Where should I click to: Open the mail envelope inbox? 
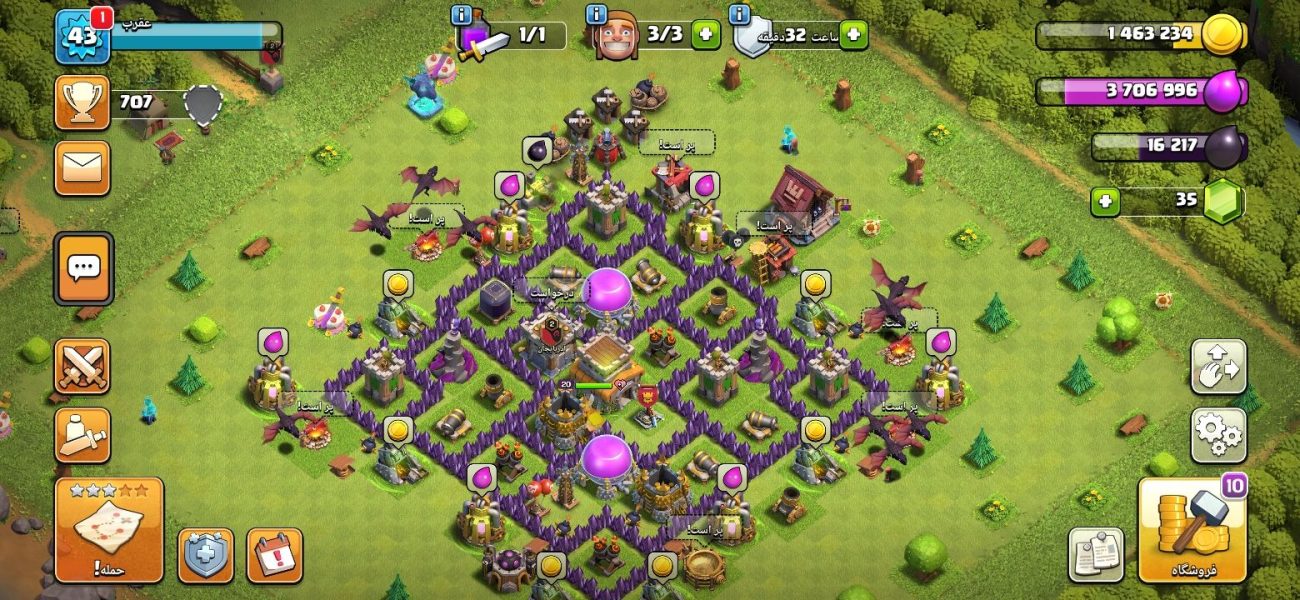point(82,167)
